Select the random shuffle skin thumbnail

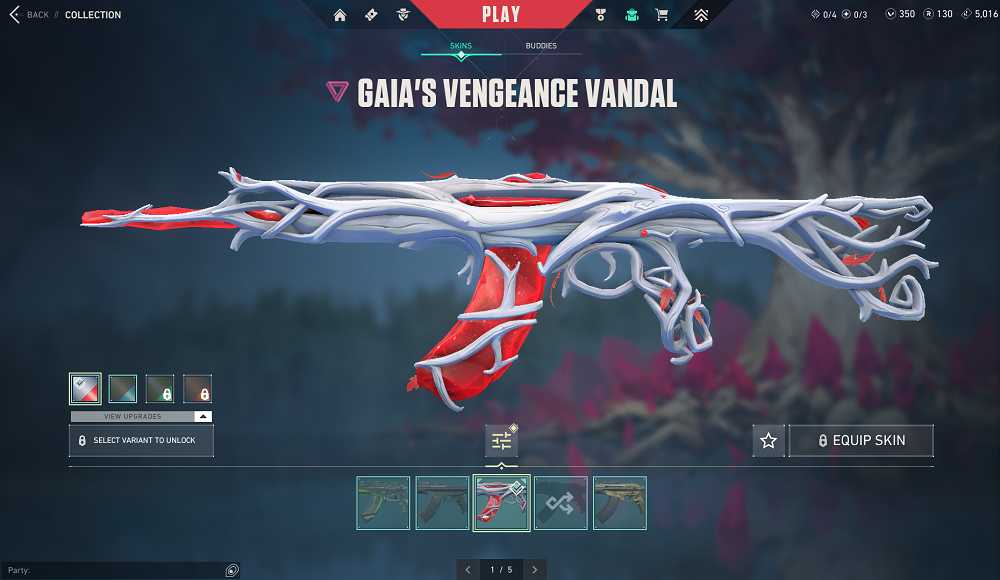click(x=560, y=503)
